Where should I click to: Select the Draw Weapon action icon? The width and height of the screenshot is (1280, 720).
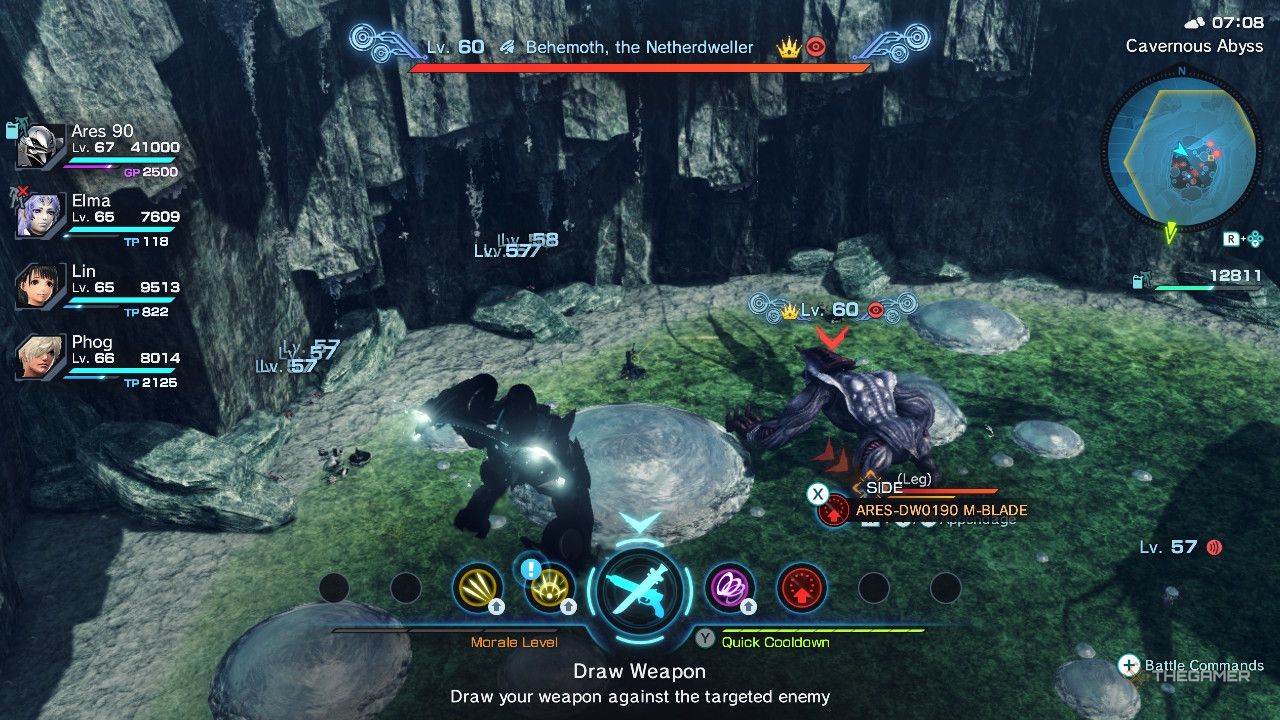[x=640, y=590]
